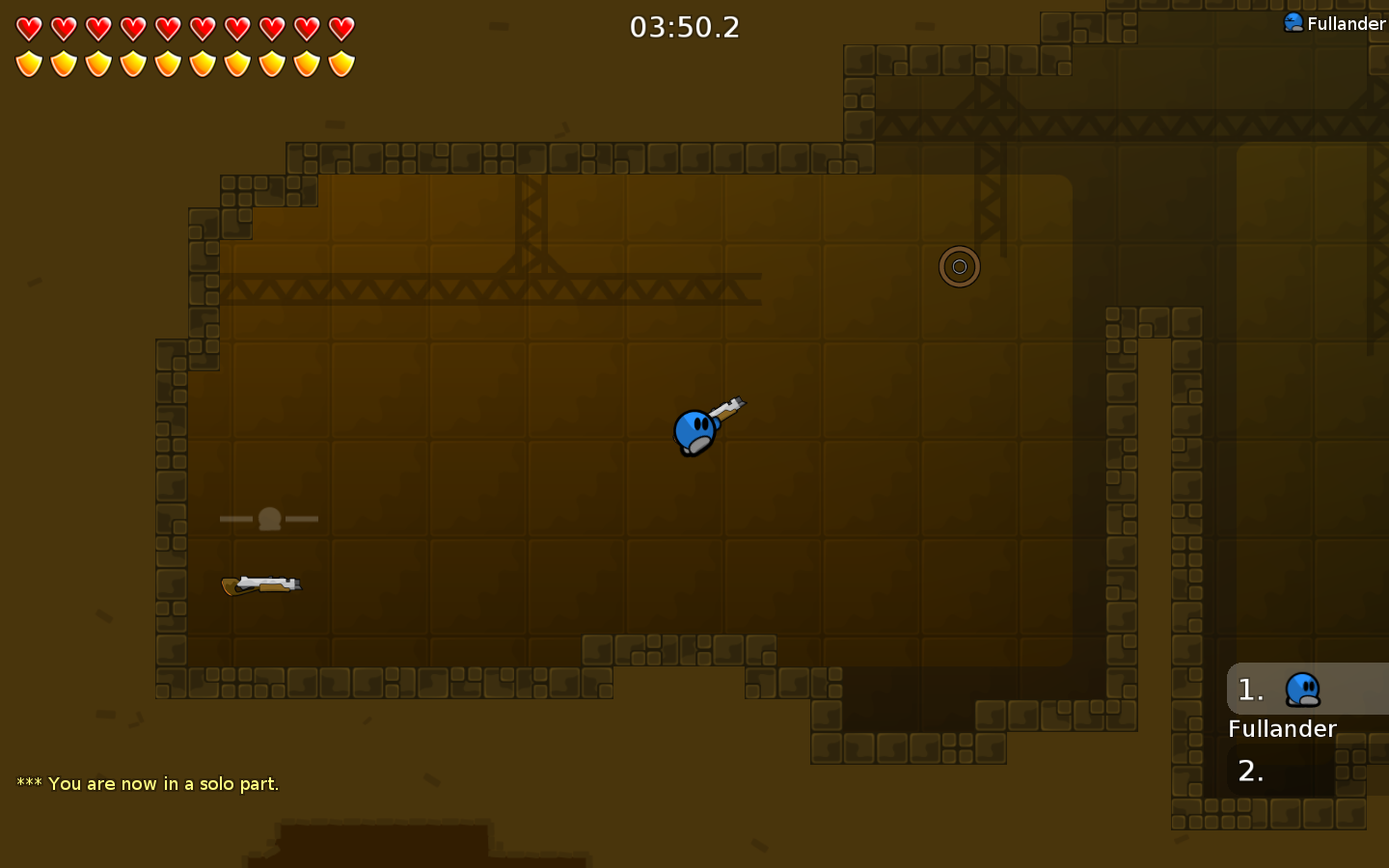This screenshot has width=1389, height=868.
Task: Select Fullander's first-place ranking row
Action: point(1307,690)
